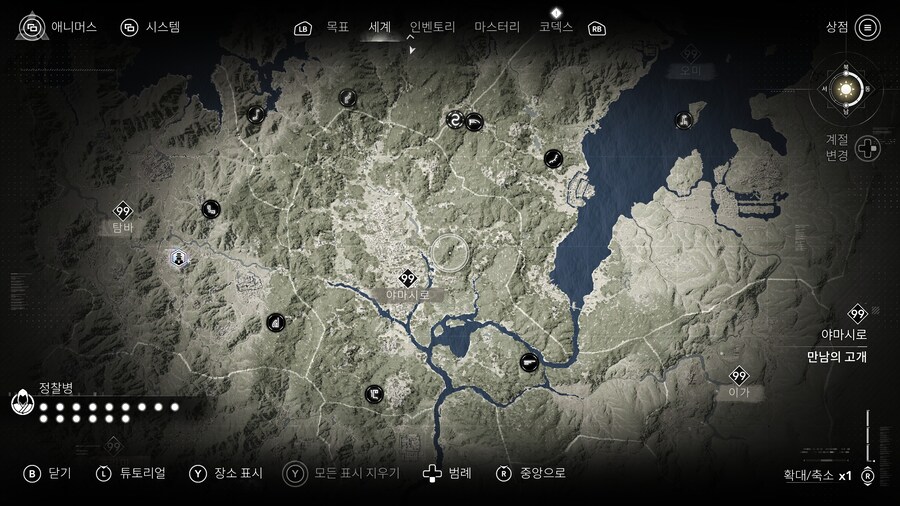Choose 장소 표시 to mark location

click(x=225, y=473)
